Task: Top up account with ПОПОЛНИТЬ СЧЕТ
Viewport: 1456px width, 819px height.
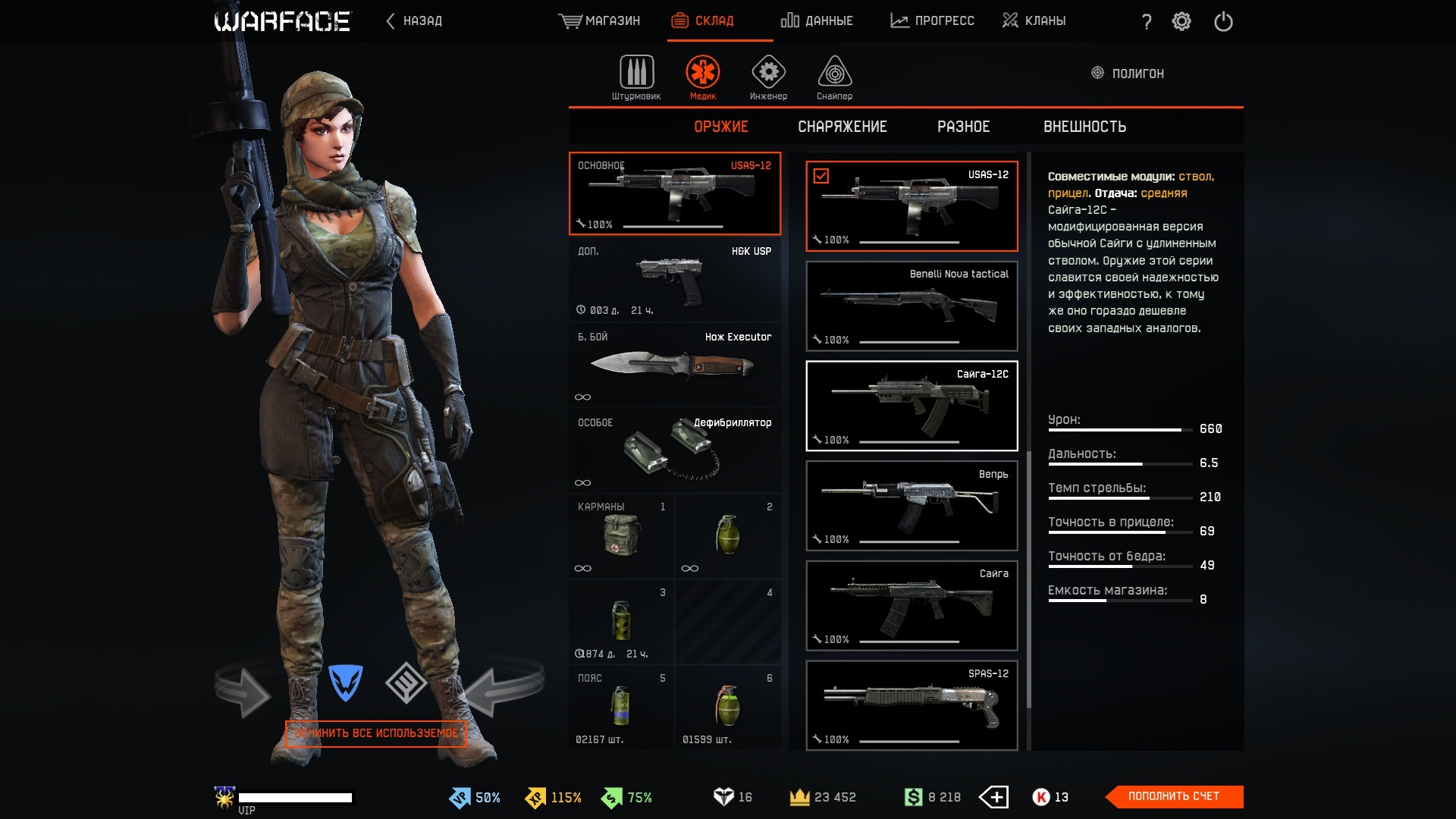Action: 1174,796
